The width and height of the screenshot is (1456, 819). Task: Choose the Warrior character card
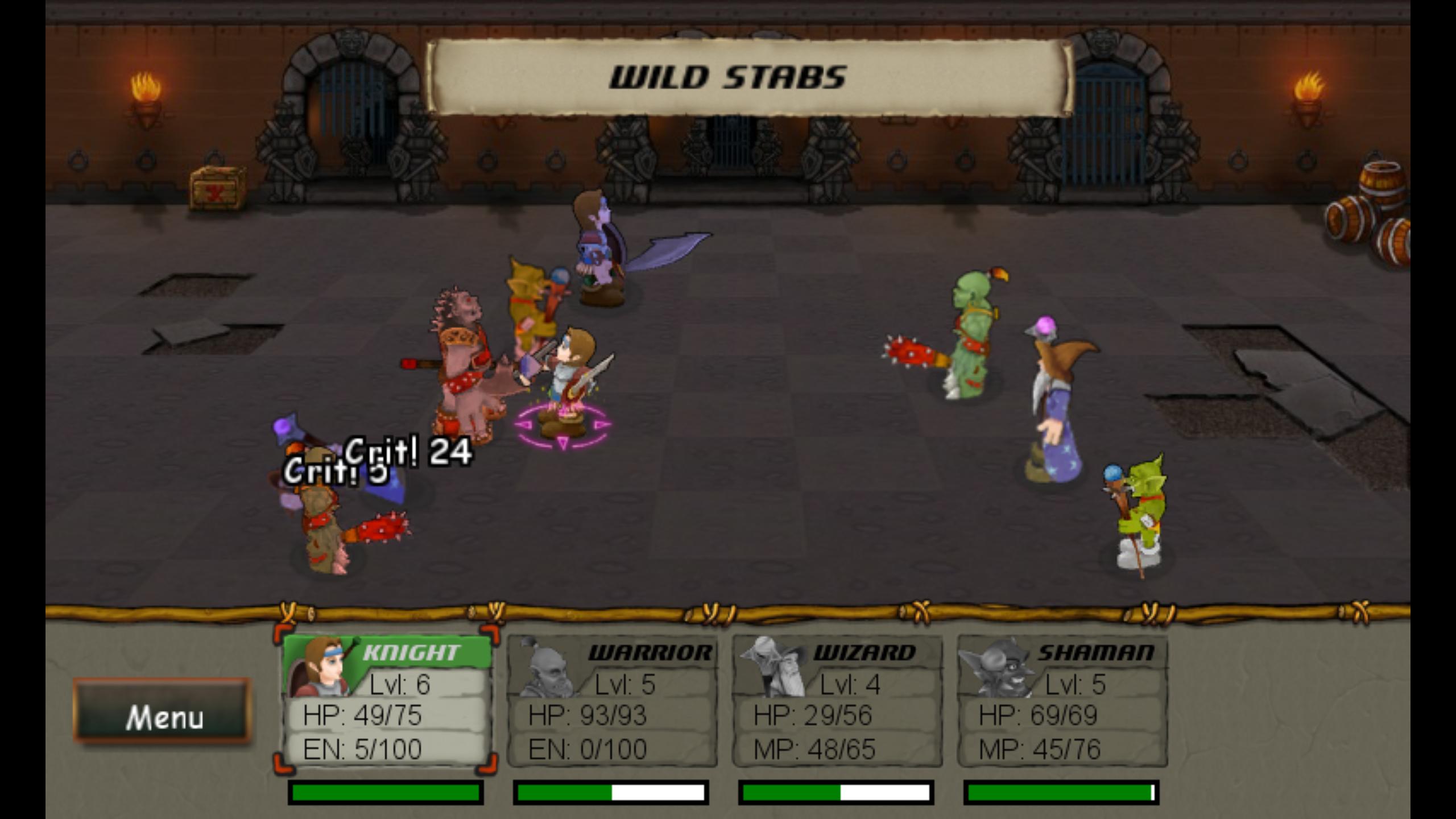tap(611, 701)
